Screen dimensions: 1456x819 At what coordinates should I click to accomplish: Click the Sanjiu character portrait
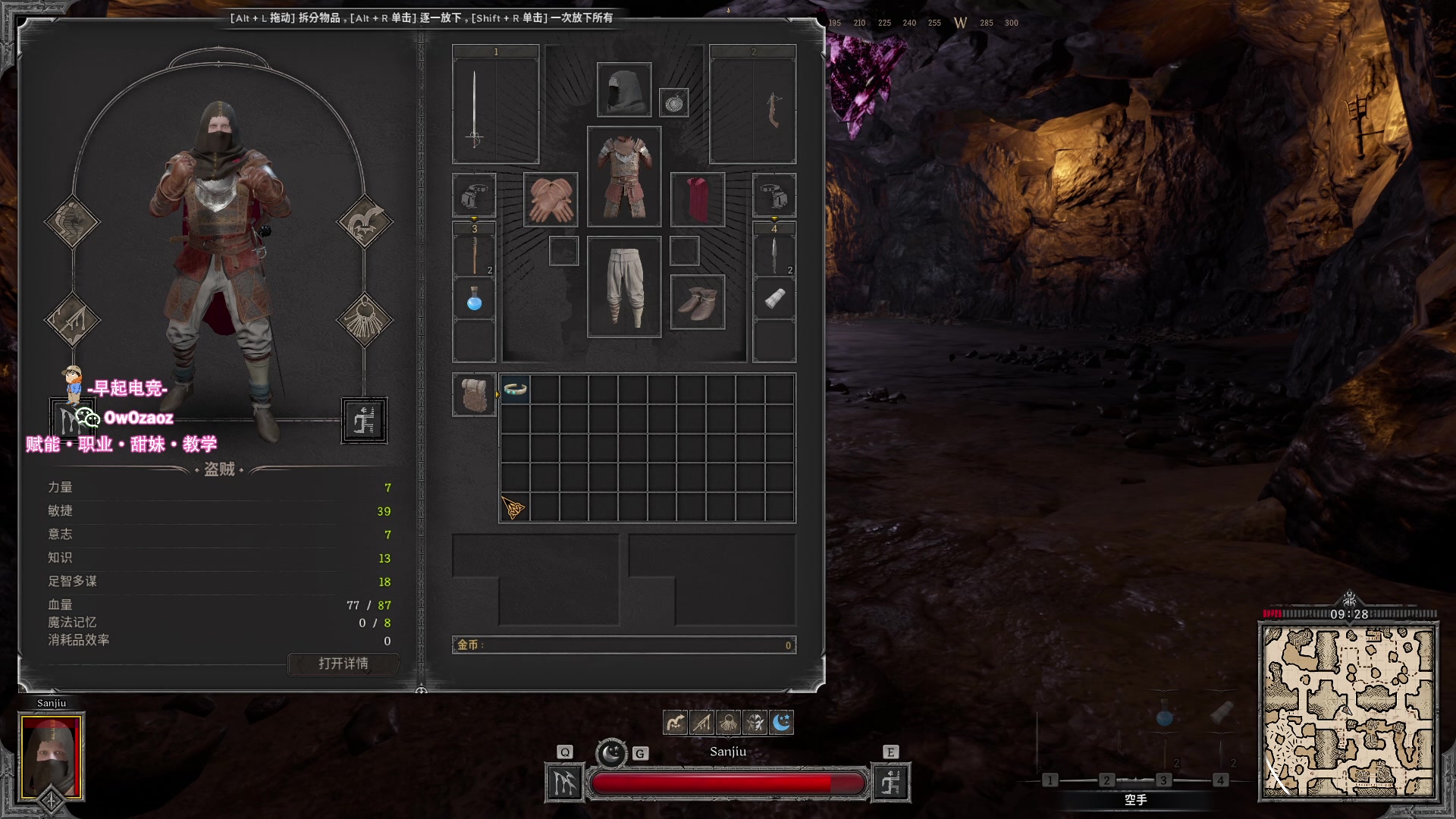point(51,756)
